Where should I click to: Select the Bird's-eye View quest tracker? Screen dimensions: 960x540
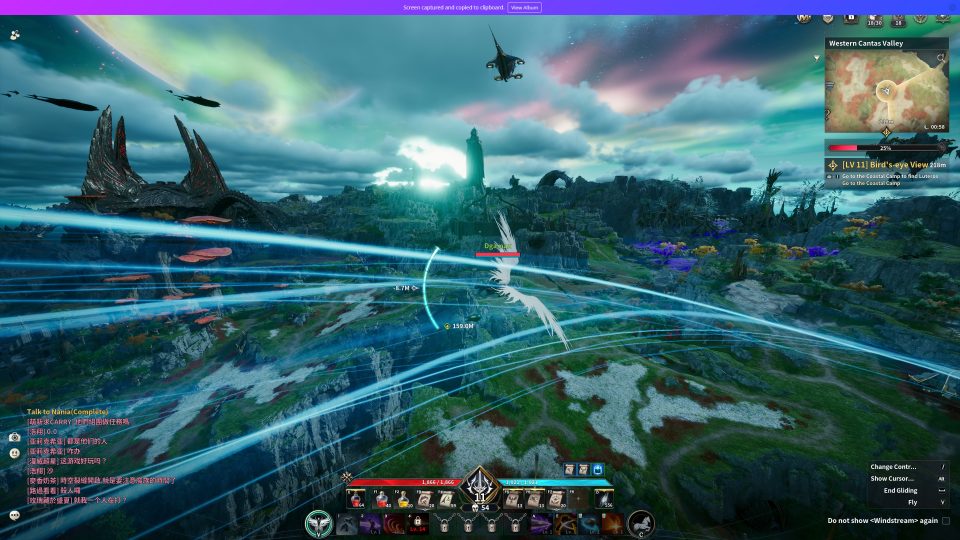tap(886, 165)
